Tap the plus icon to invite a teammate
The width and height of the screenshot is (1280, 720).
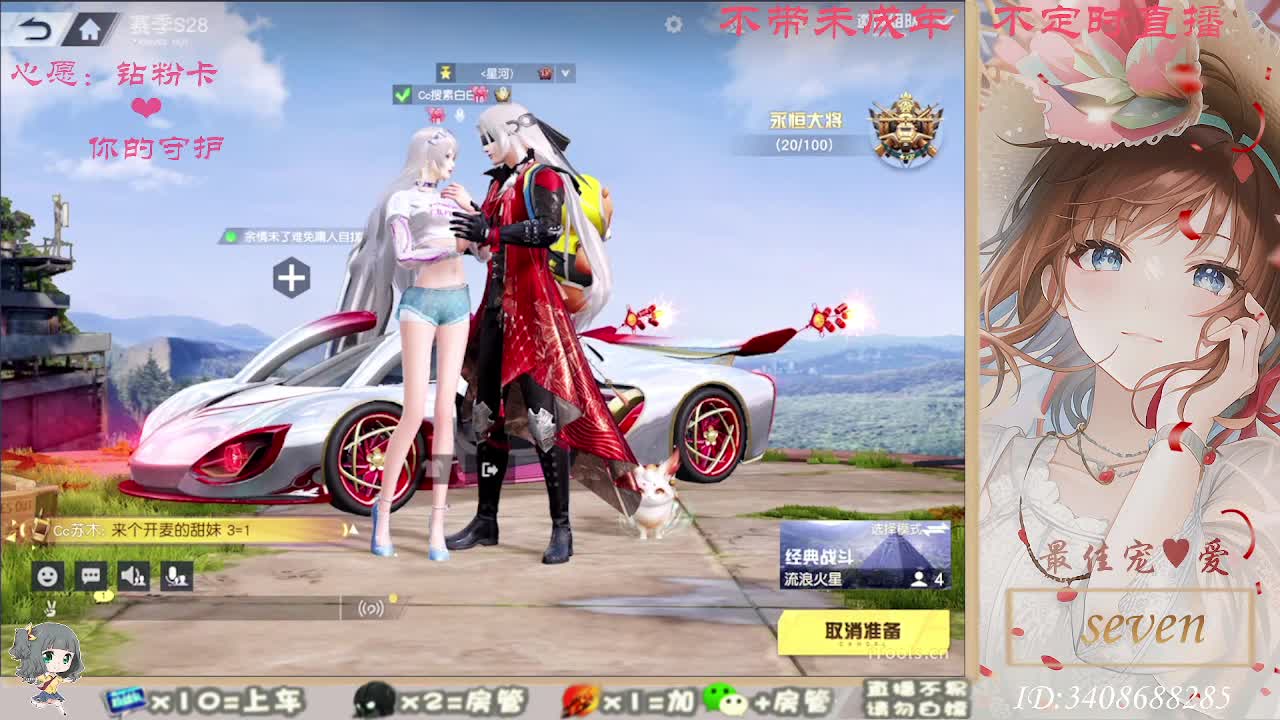(x=290, y=275)
